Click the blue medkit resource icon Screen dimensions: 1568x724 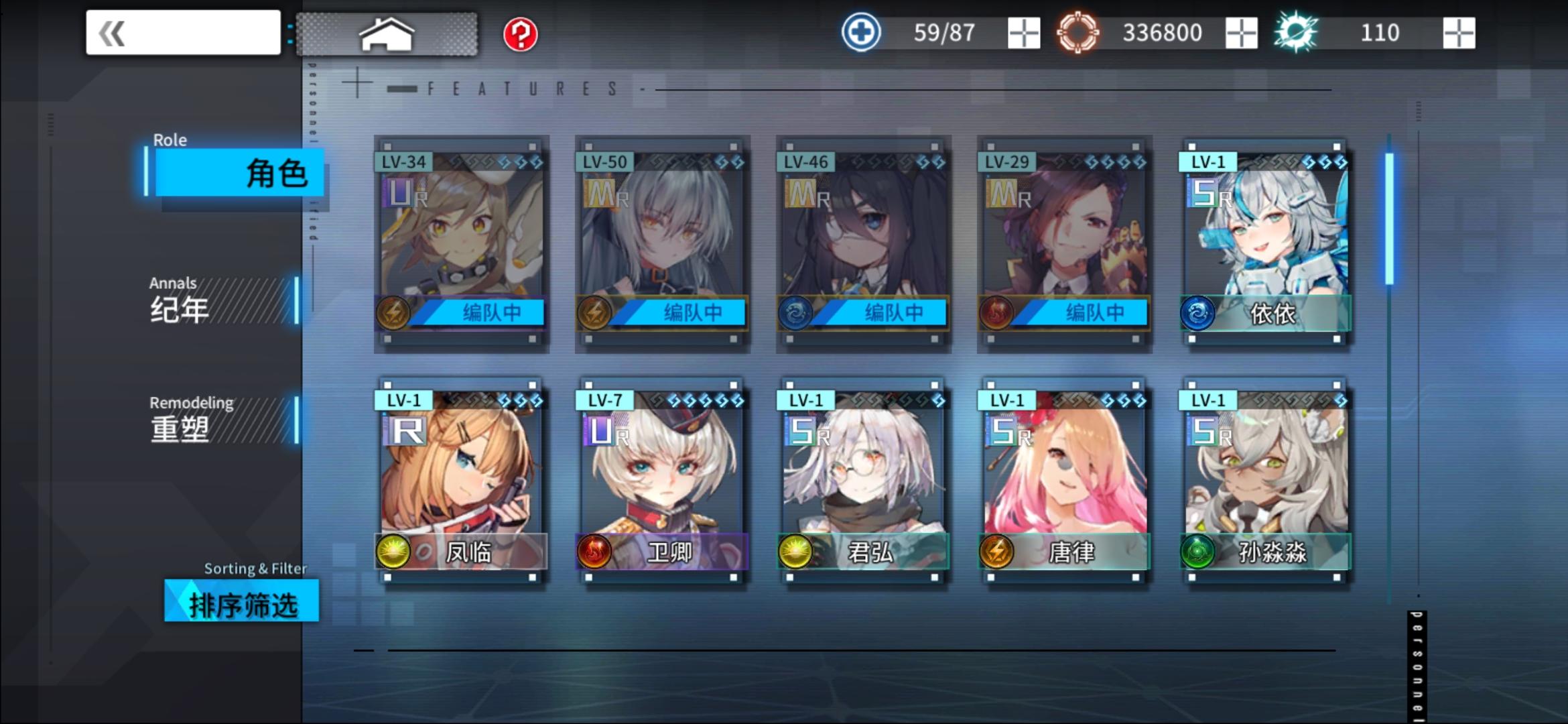click(861, 32)
